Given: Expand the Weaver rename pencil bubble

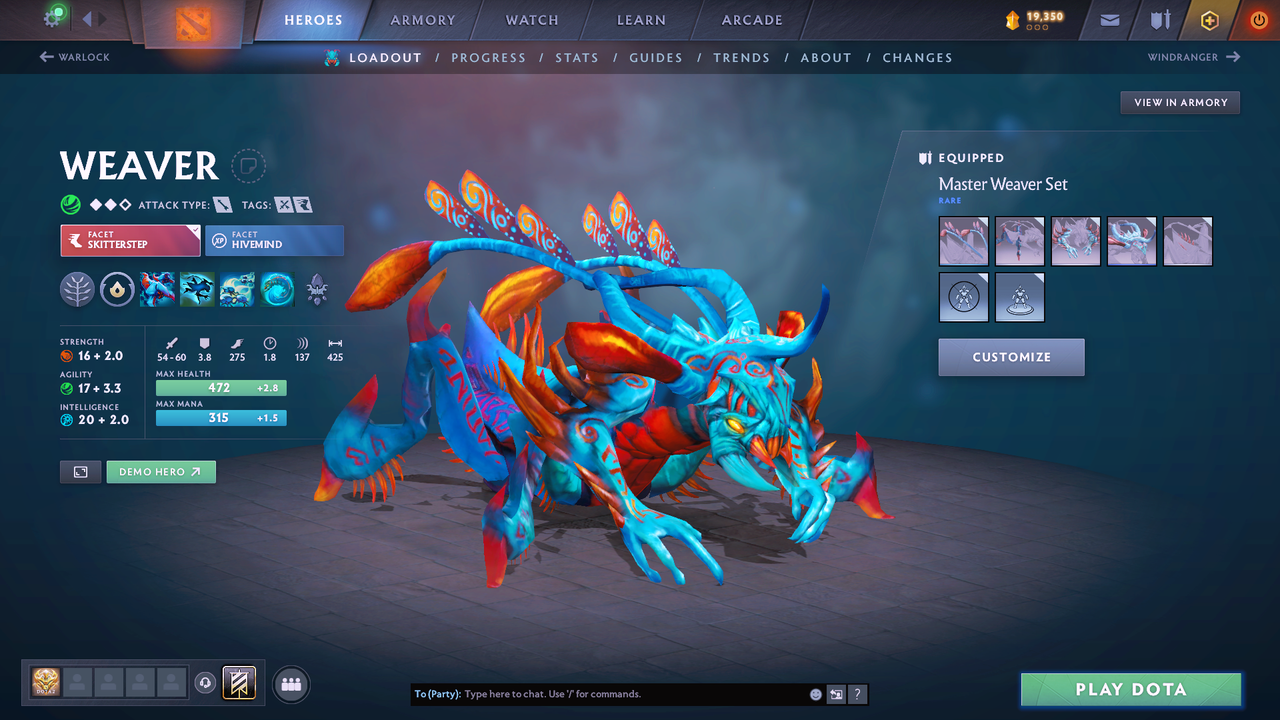Looking at the screenshot, I should (x=247, y=167).
